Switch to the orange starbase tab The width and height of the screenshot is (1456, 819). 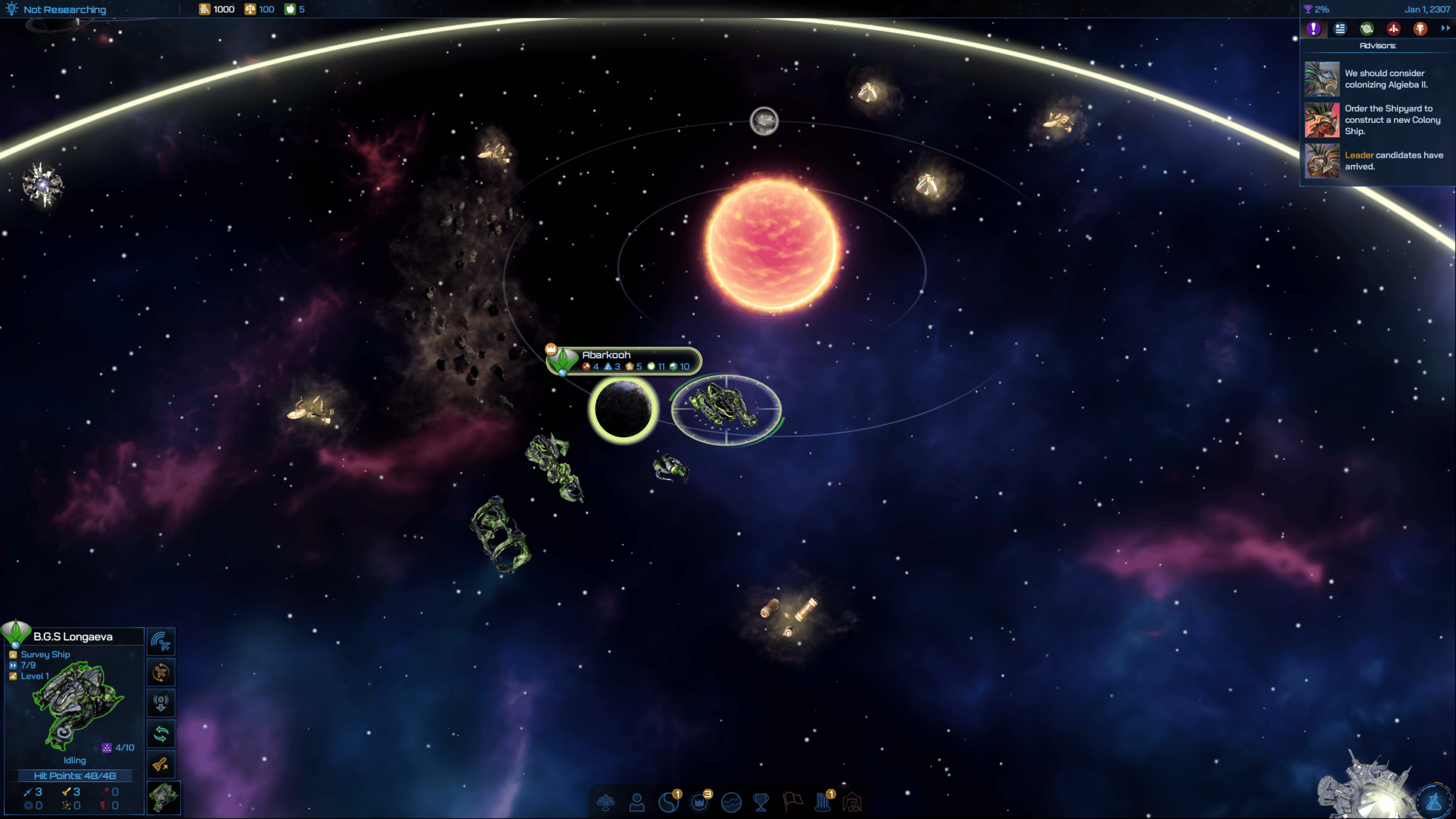click(x=1420, y=29)
